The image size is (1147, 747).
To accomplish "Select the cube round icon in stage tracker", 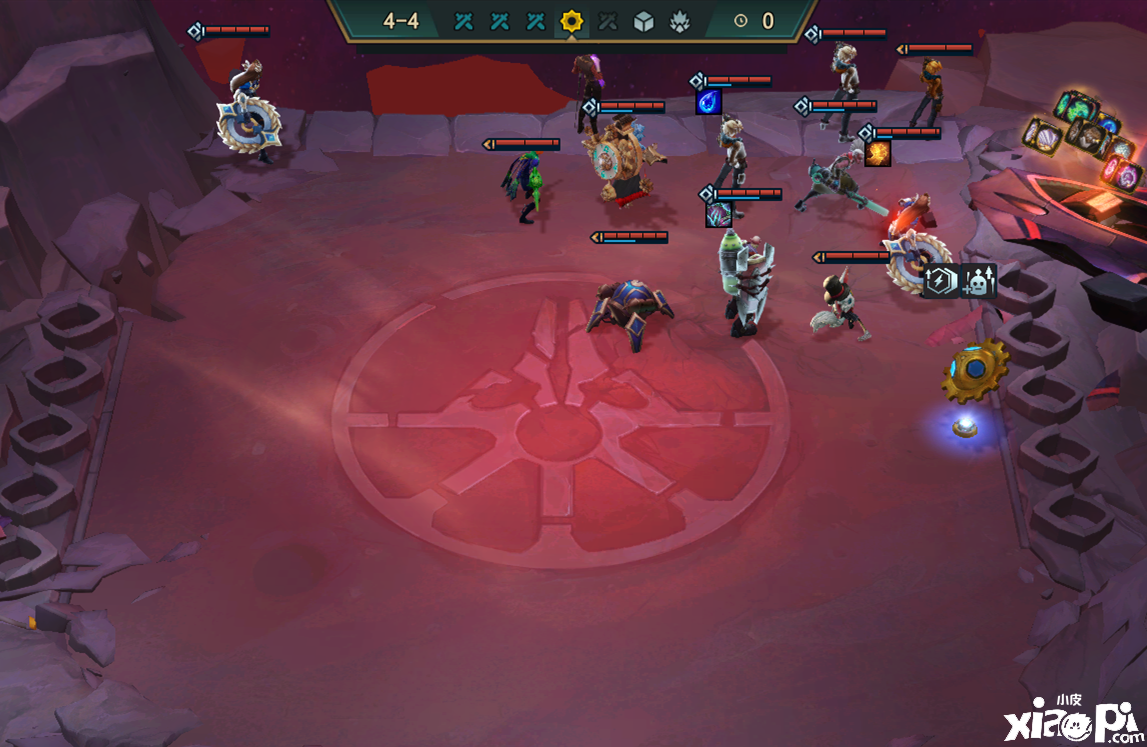I will [643, 21].
